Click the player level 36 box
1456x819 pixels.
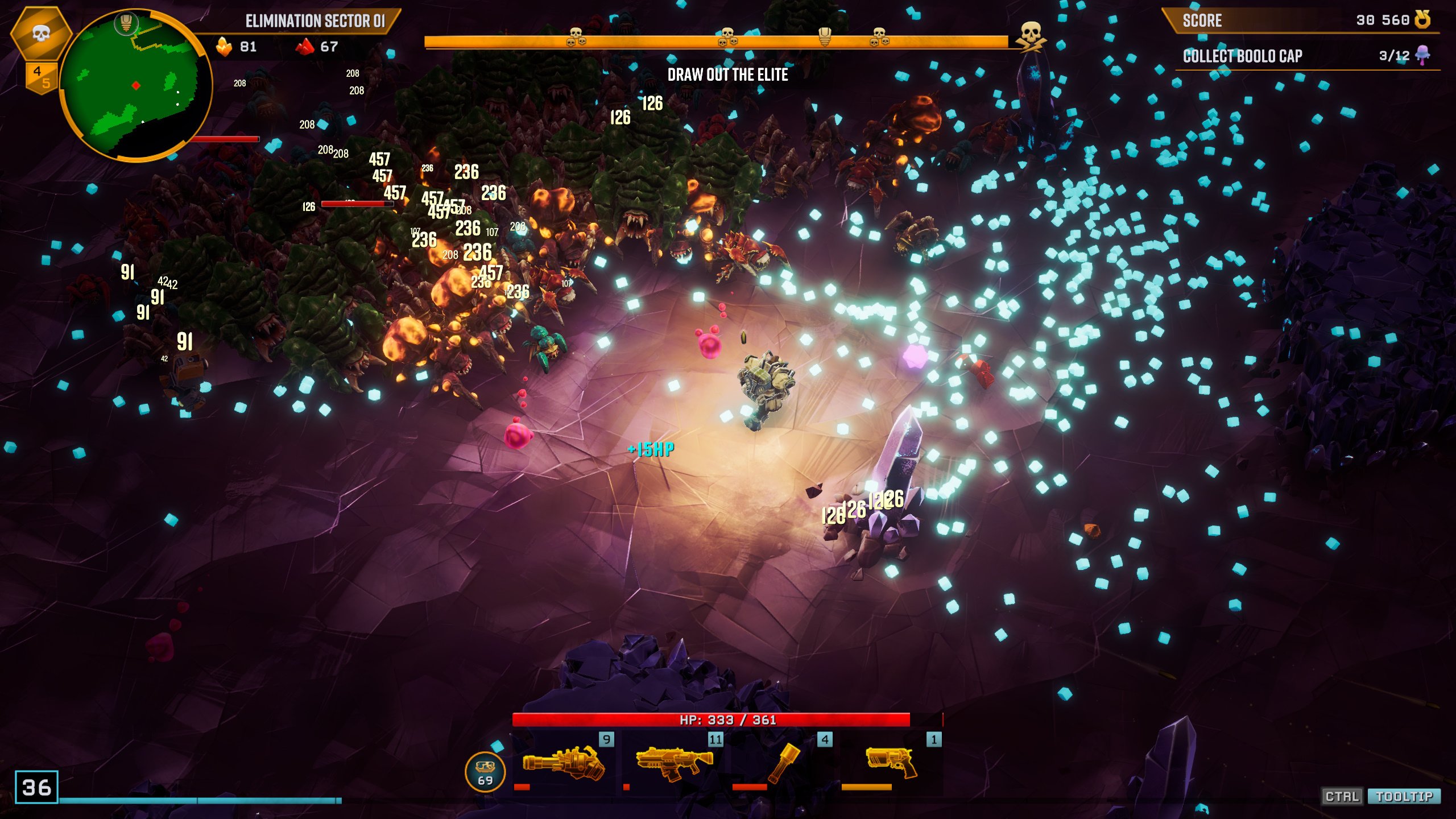36,787
